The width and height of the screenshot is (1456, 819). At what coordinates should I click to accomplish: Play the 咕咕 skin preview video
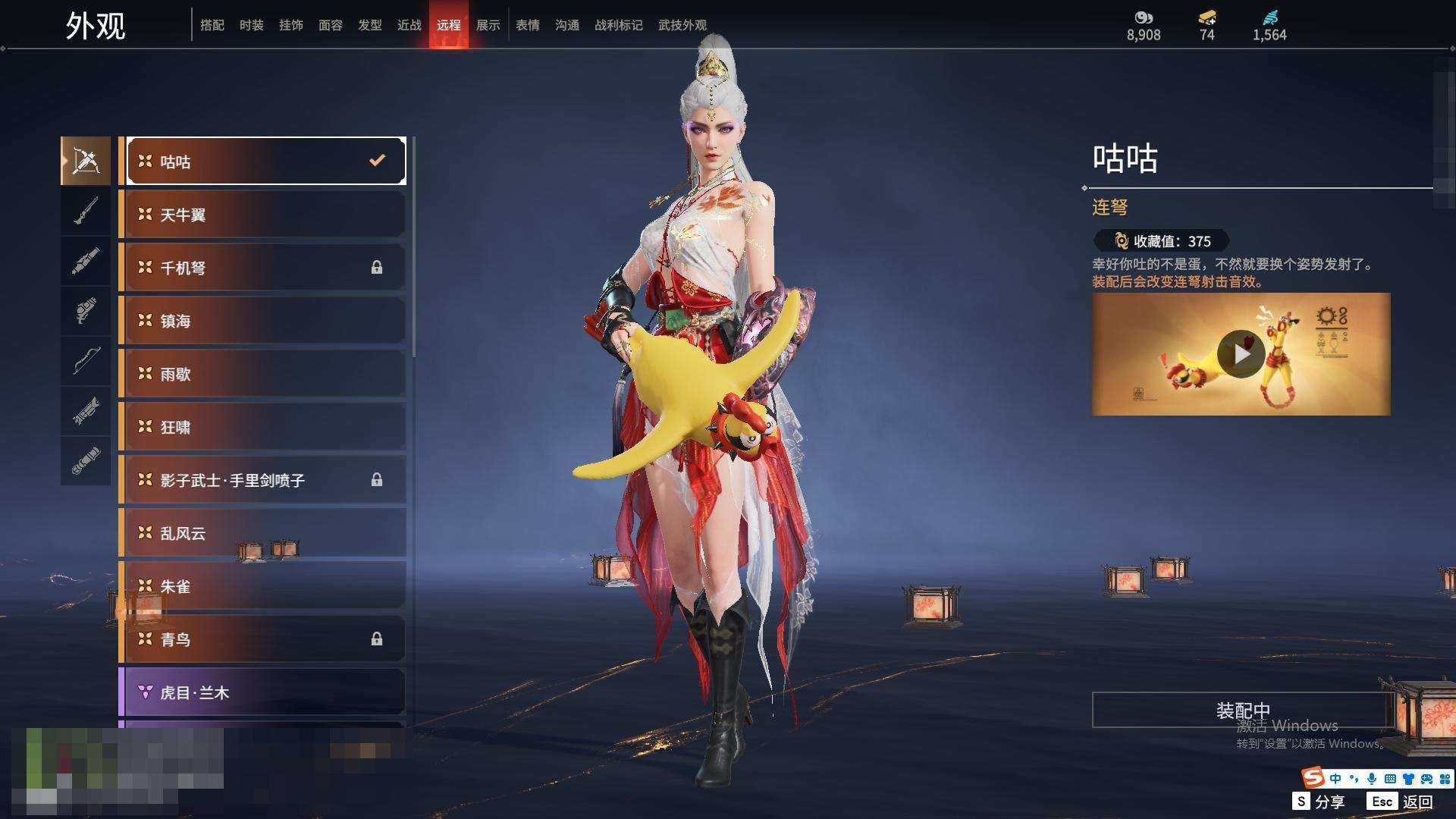[x=1241, y=354]
